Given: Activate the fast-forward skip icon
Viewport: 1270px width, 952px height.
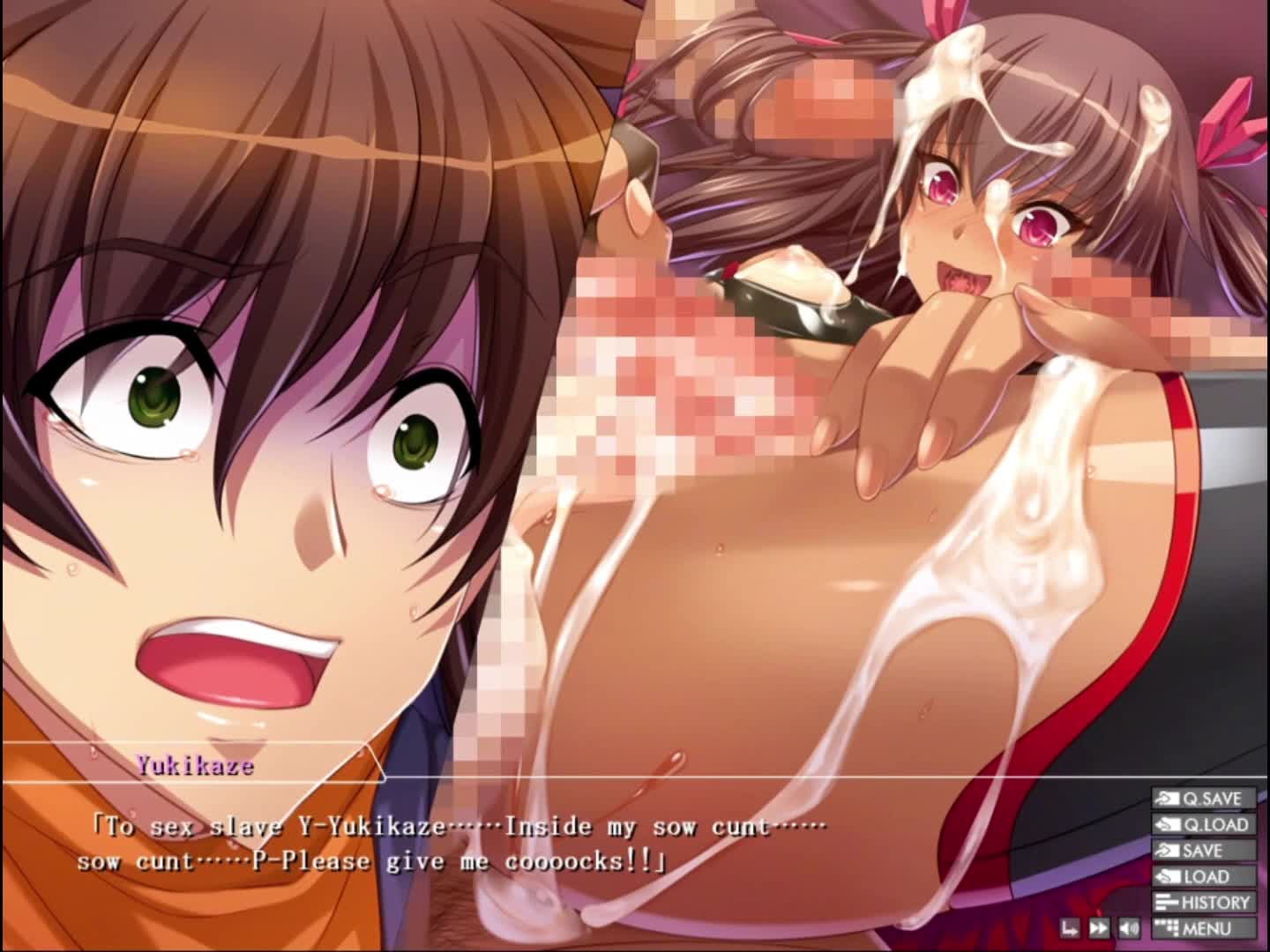Looking at the screenshot, I should click(1099, 928).
